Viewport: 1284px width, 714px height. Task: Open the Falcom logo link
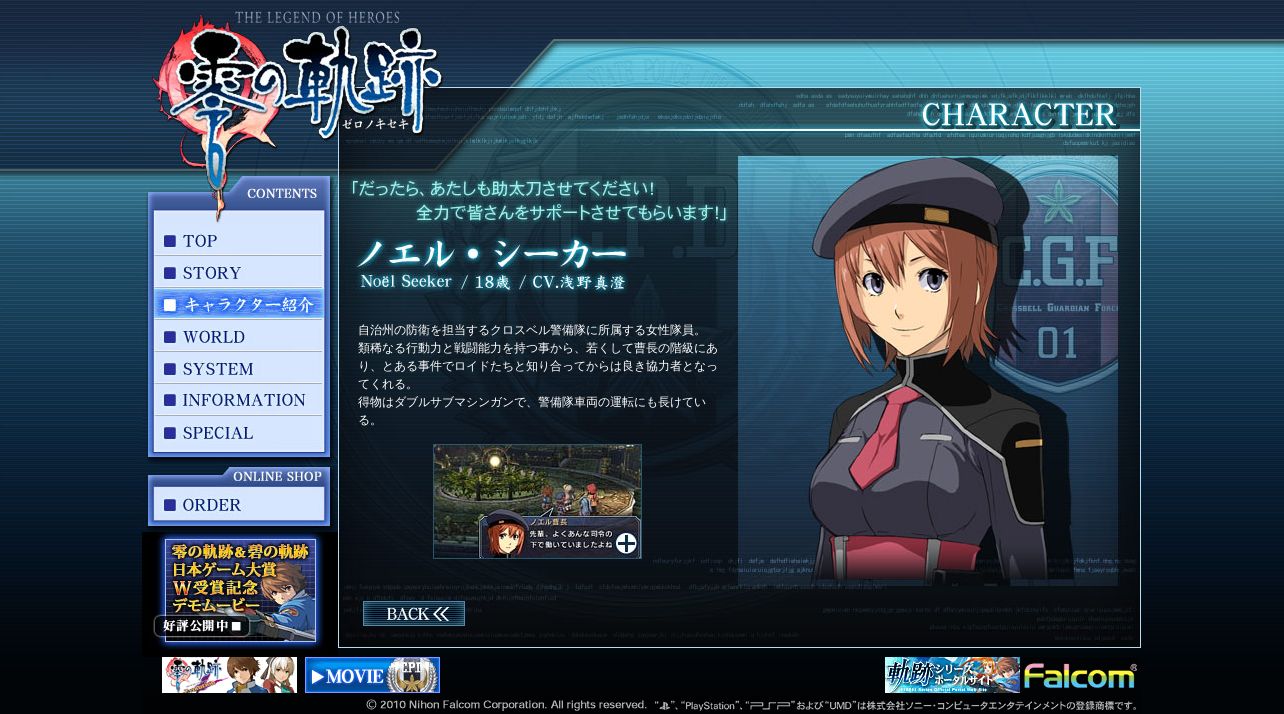[x=1079, y=676]
